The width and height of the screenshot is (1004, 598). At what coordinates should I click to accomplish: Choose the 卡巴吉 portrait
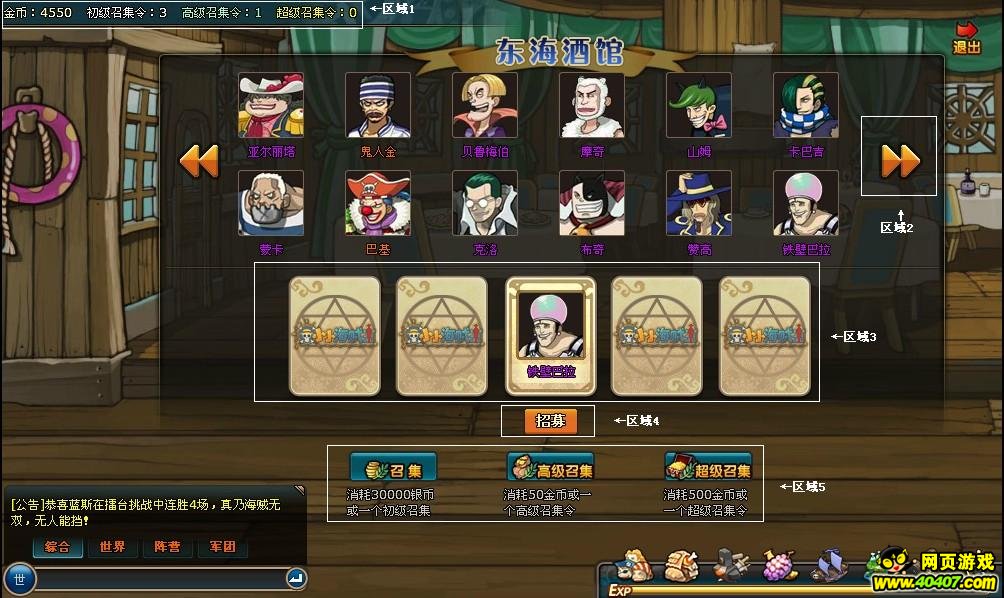point(806,106)
